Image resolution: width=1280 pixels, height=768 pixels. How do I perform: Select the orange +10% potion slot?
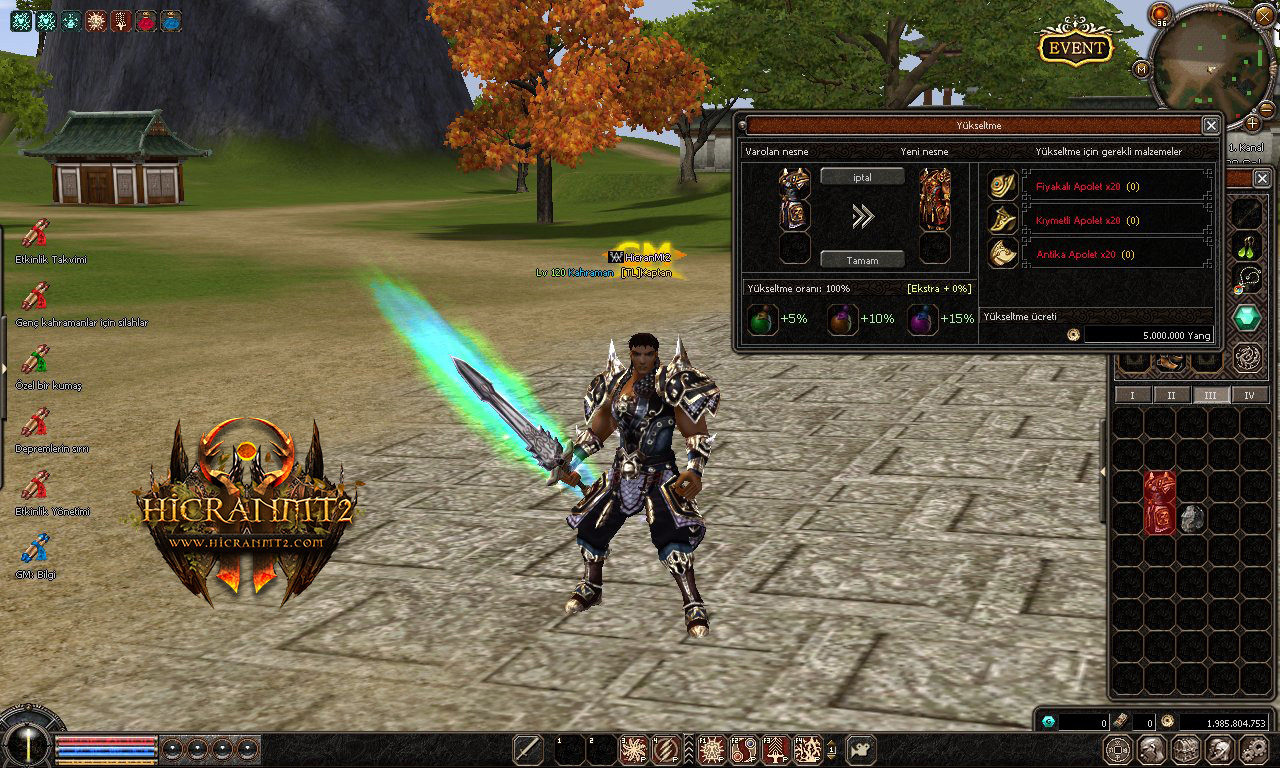pos(843,319)
